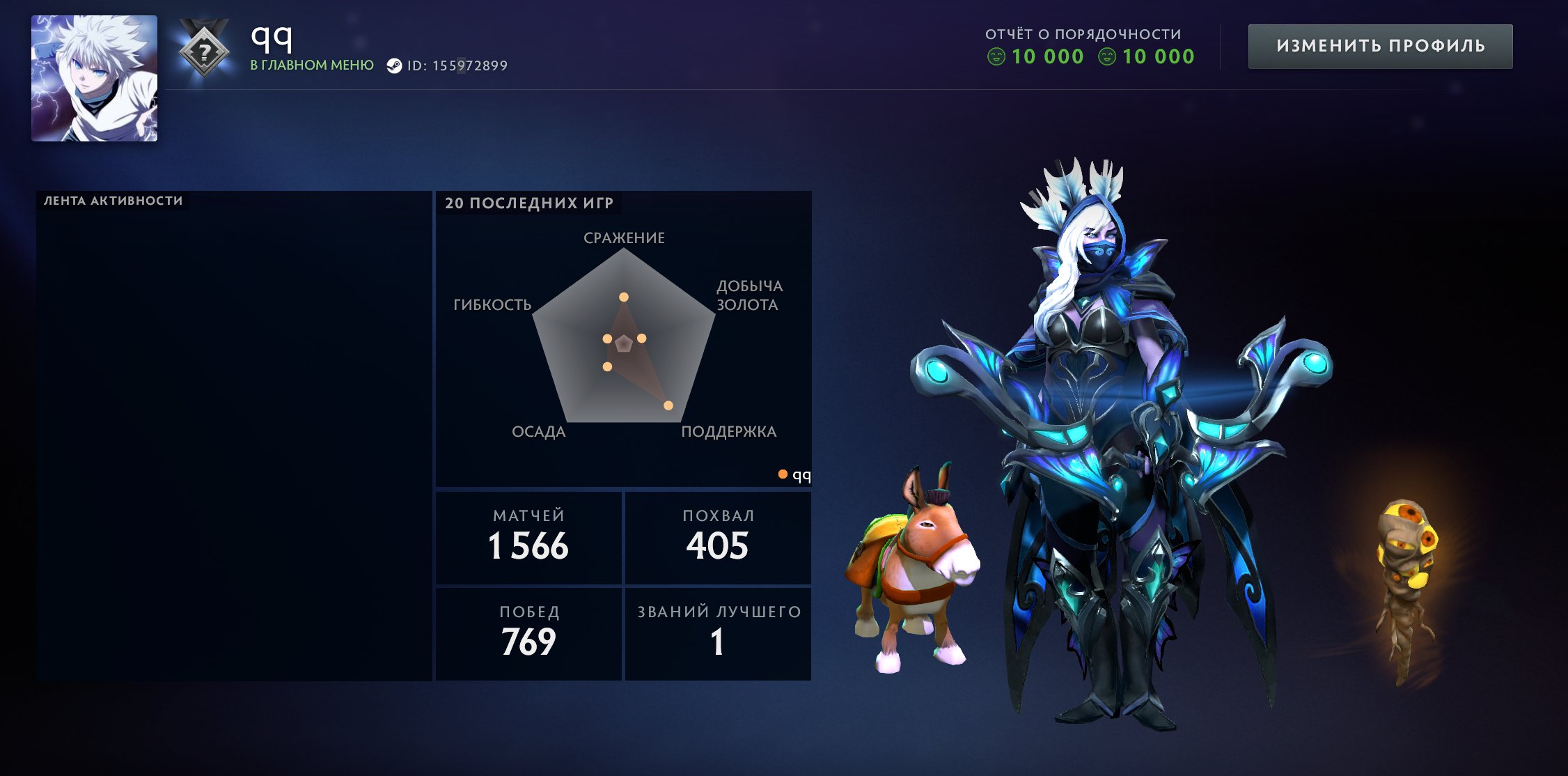This screenshot has height=776, width=1568.
Task: Click the МАТЧЕЙ 1 566 stat tile
Action: (529, 536)
